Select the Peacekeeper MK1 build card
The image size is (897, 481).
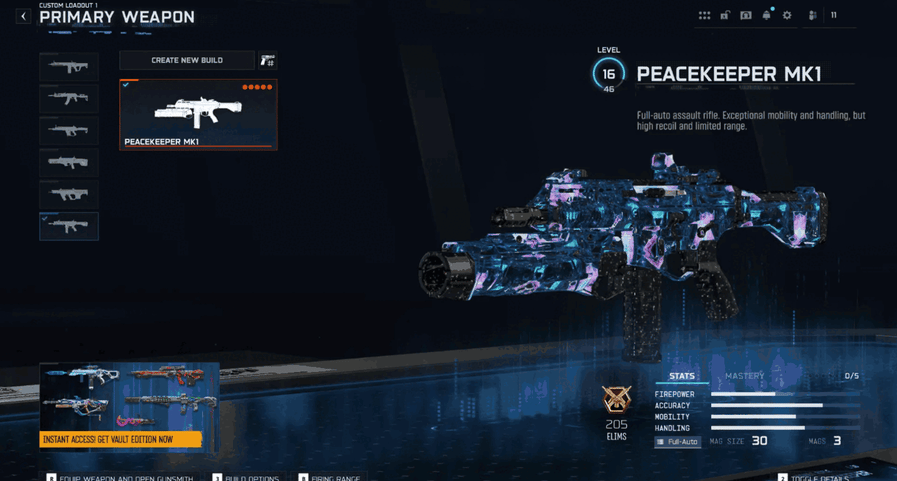pyautogui.click(x=198, y=114)
